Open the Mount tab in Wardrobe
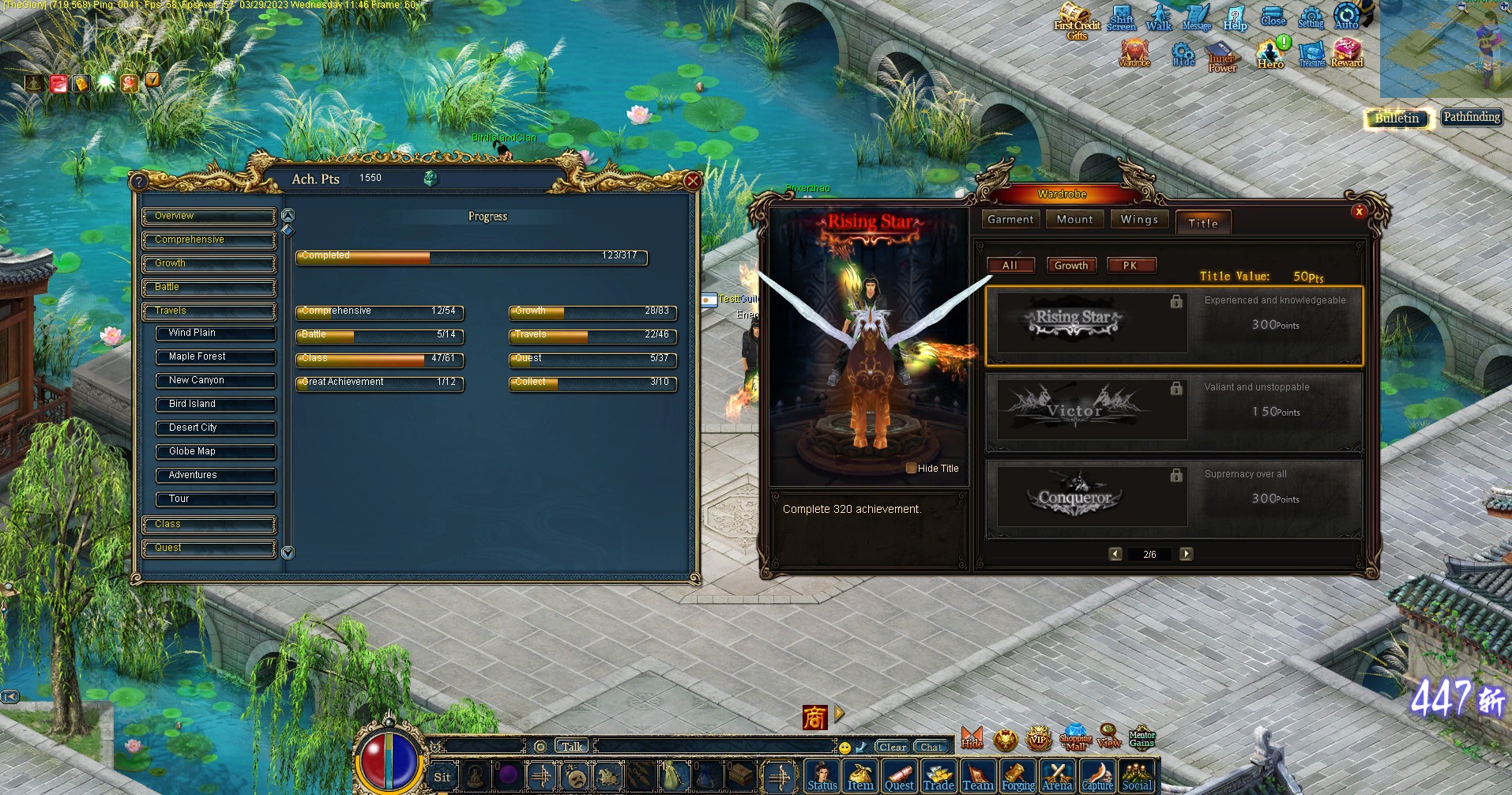 pos(1074,220)
